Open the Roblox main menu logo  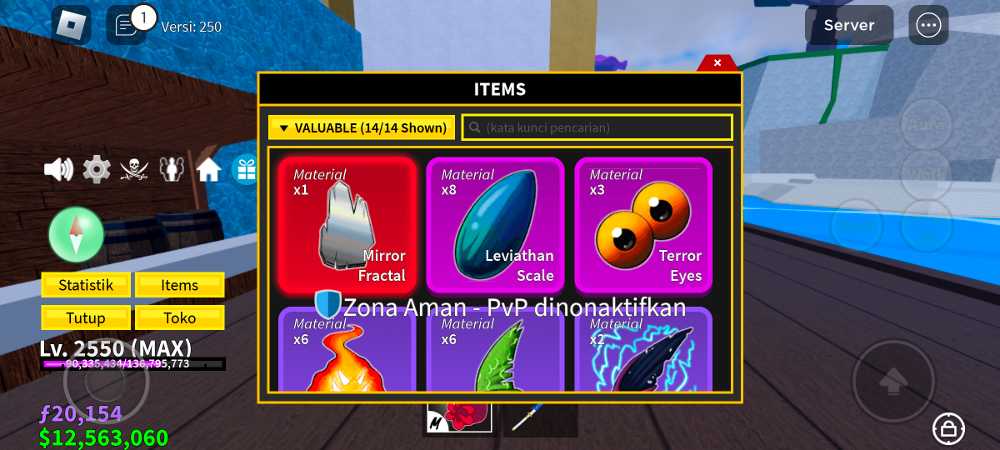coord(70,25)
